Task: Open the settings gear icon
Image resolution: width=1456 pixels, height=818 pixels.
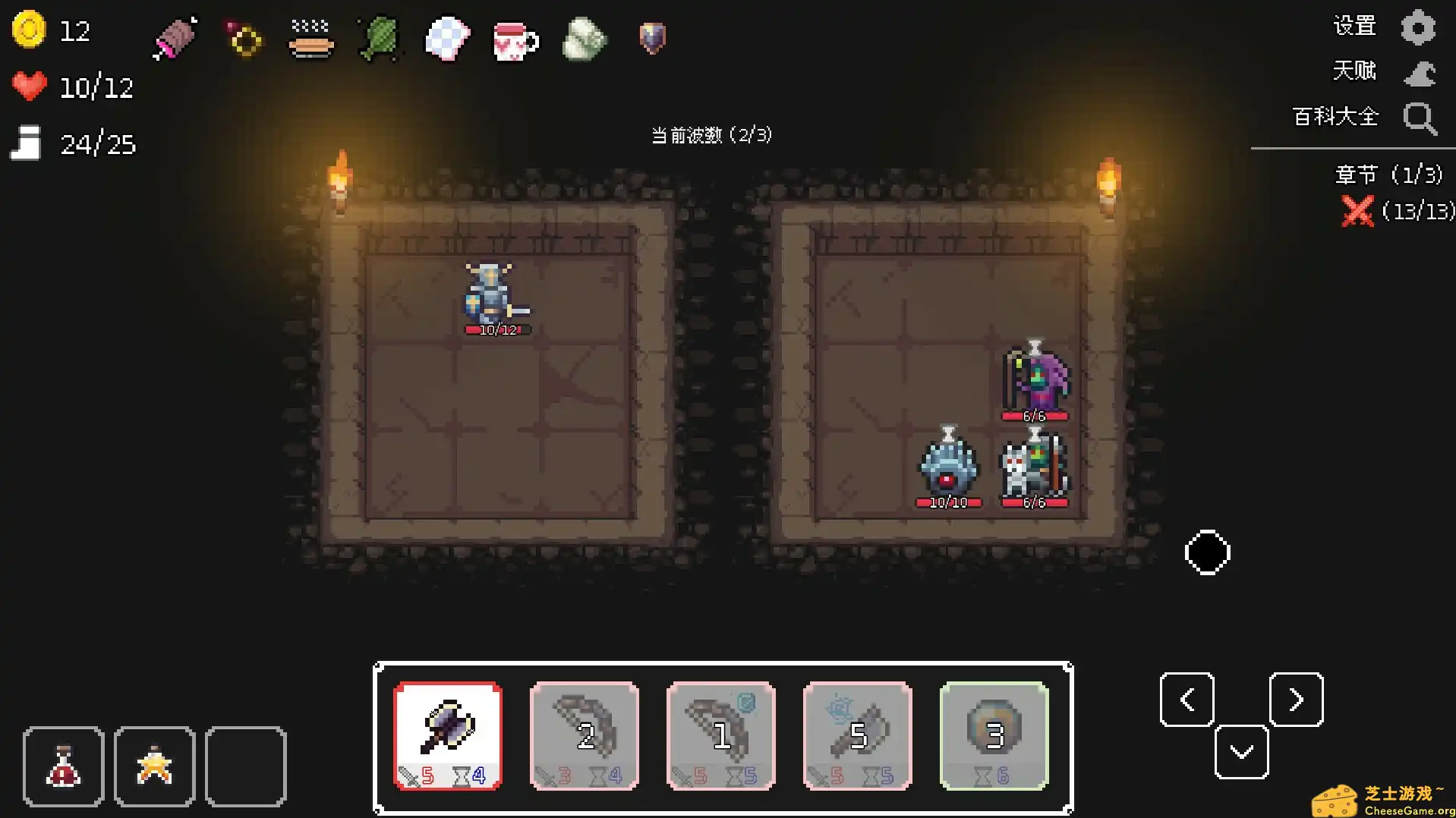Action: click(x=1420, y=27)
